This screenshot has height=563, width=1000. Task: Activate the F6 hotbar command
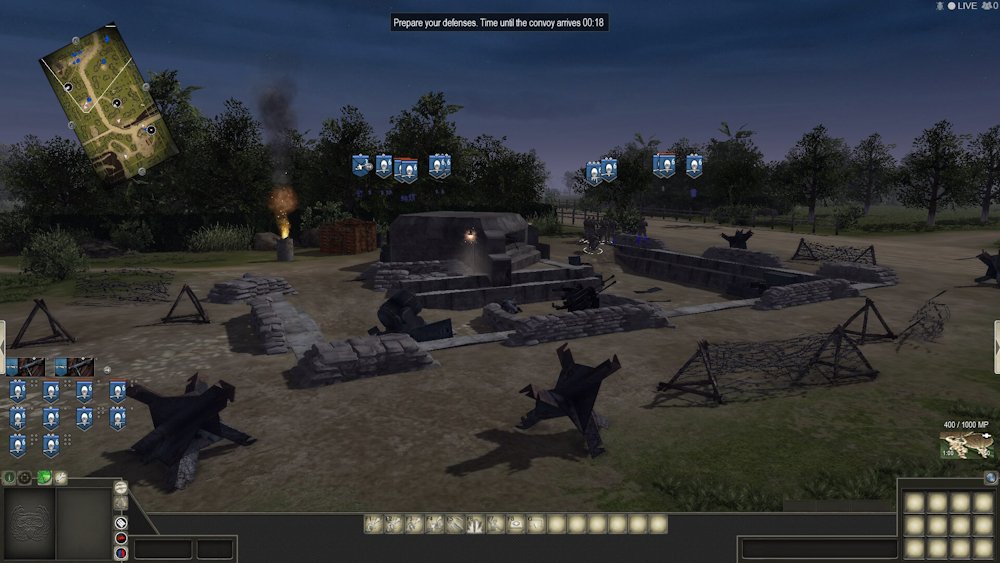click(476, 523)
